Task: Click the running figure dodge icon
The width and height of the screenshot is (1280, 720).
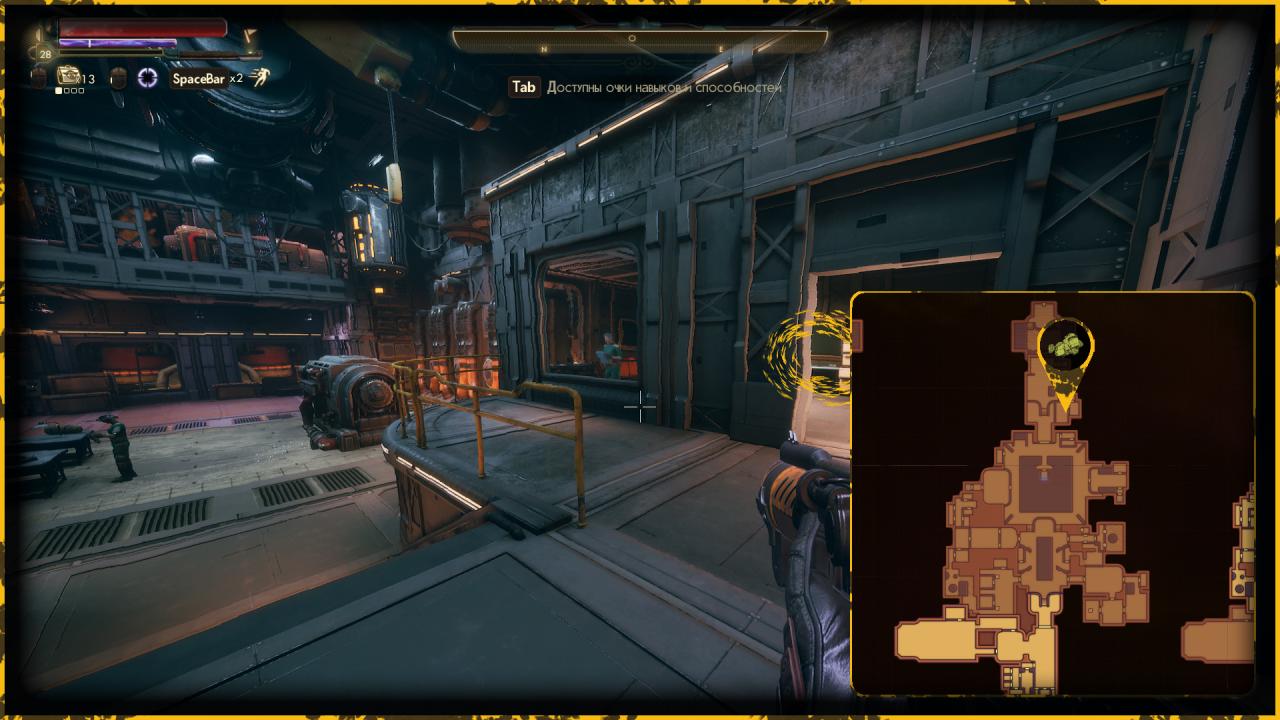Action: pyautogui.click(x=259, y=78)
